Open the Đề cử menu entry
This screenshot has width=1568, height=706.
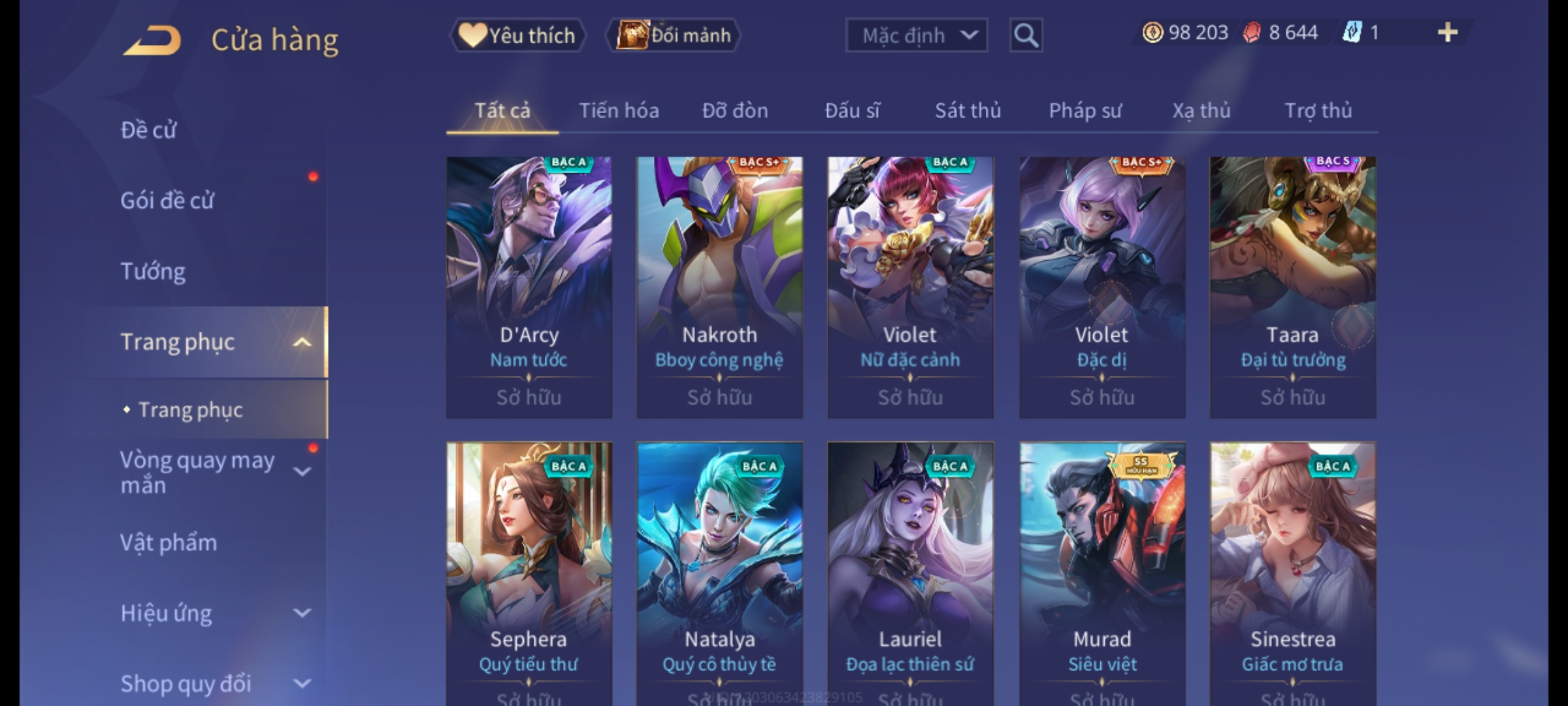[x=149, y=130]
